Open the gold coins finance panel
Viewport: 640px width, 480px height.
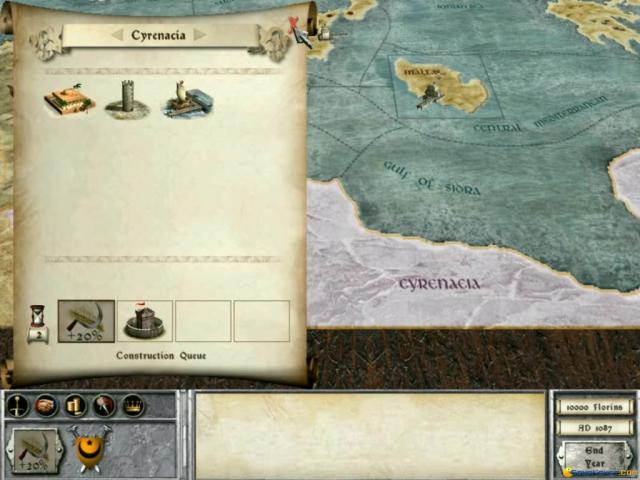tap(75, 406)
